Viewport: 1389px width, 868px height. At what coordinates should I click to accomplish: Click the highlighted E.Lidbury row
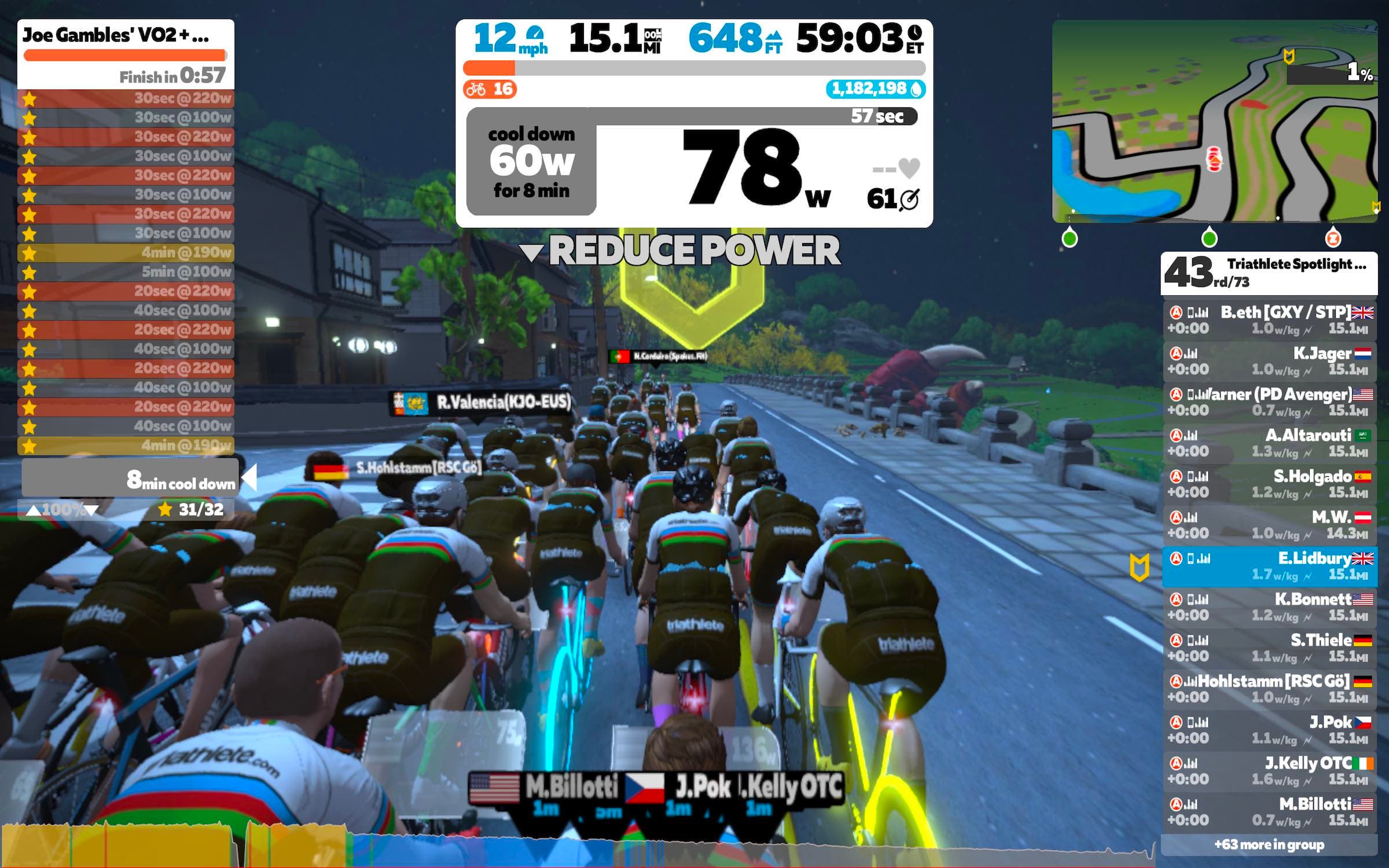(1269, 566)
